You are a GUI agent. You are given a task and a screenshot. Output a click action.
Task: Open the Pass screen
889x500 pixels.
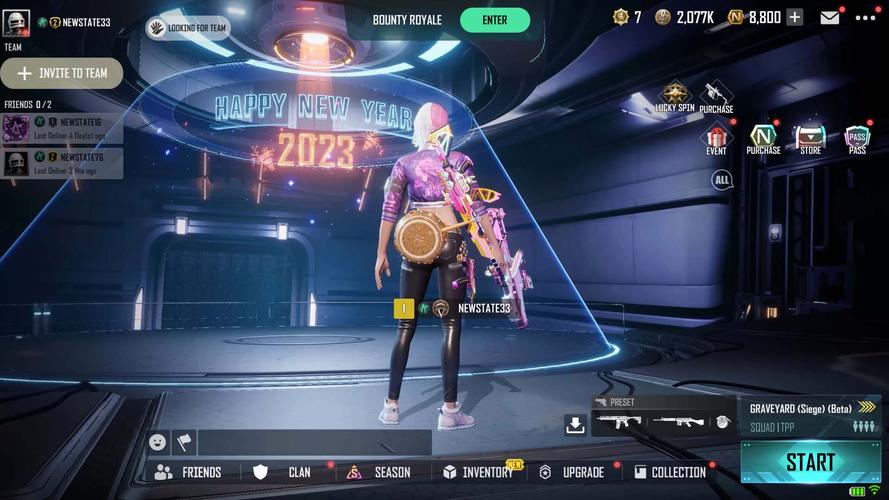click(x=857, y=139)
